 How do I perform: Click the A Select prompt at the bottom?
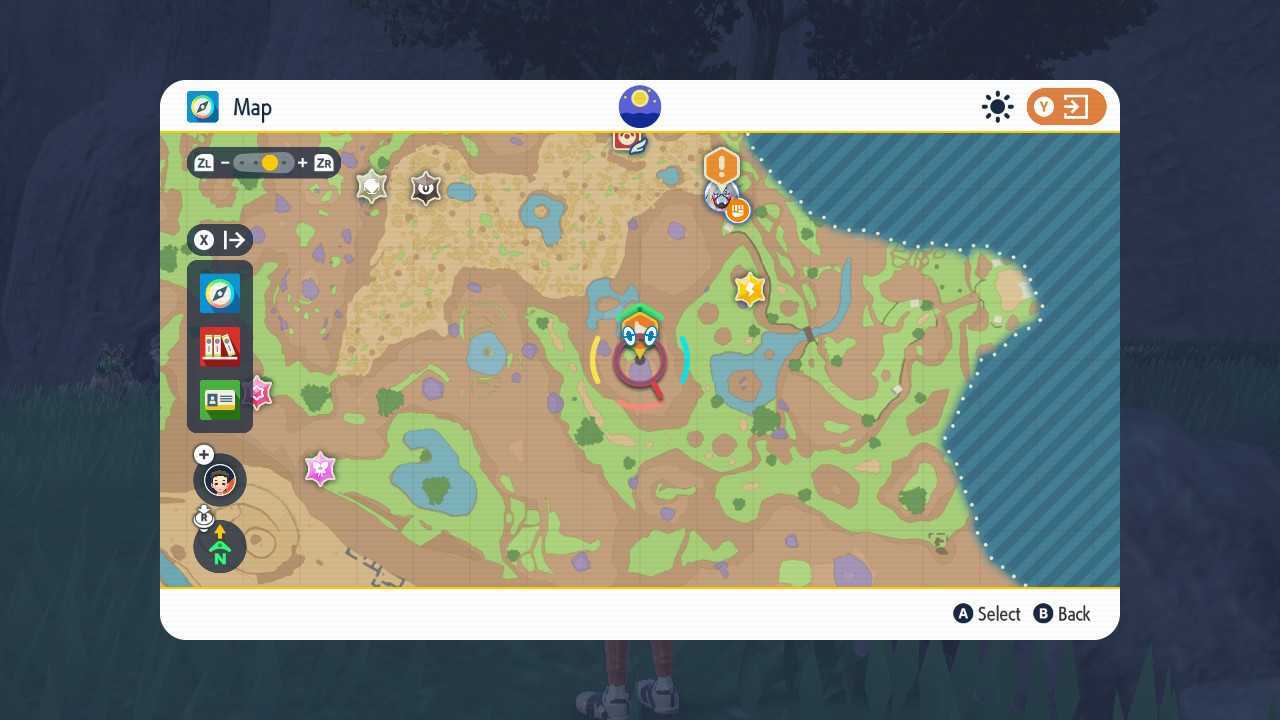coord(987,614)
